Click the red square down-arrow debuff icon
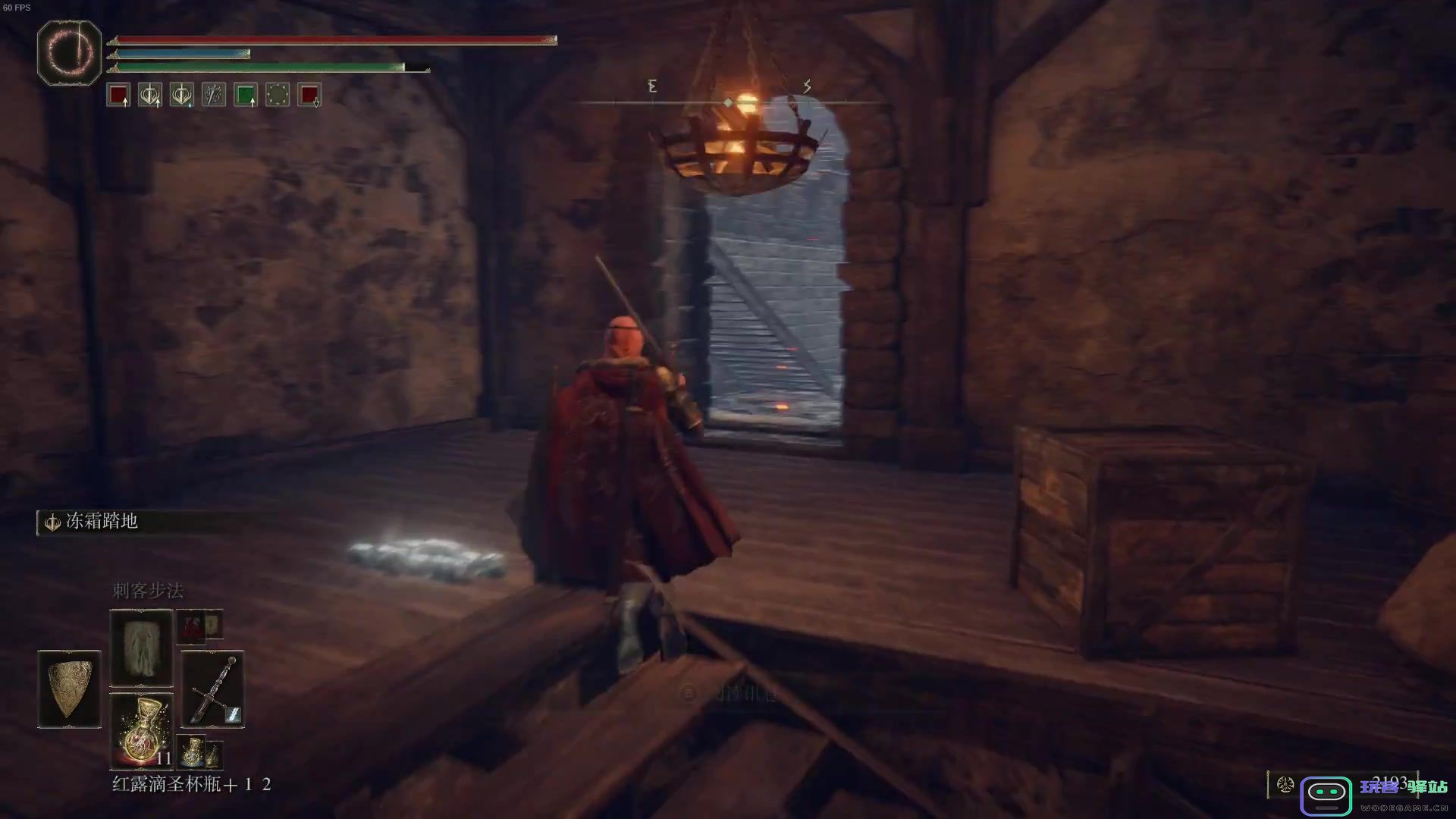Screen dimensions: 1456x819 (x=309, y=96)
